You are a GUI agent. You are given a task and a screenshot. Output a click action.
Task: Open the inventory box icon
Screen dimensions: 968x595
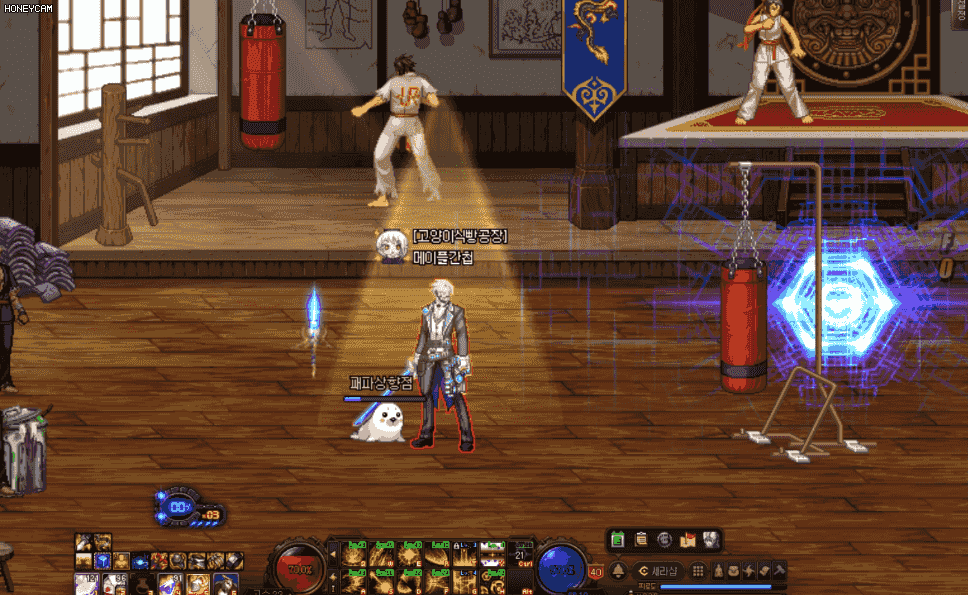click(x=735, y=571)
